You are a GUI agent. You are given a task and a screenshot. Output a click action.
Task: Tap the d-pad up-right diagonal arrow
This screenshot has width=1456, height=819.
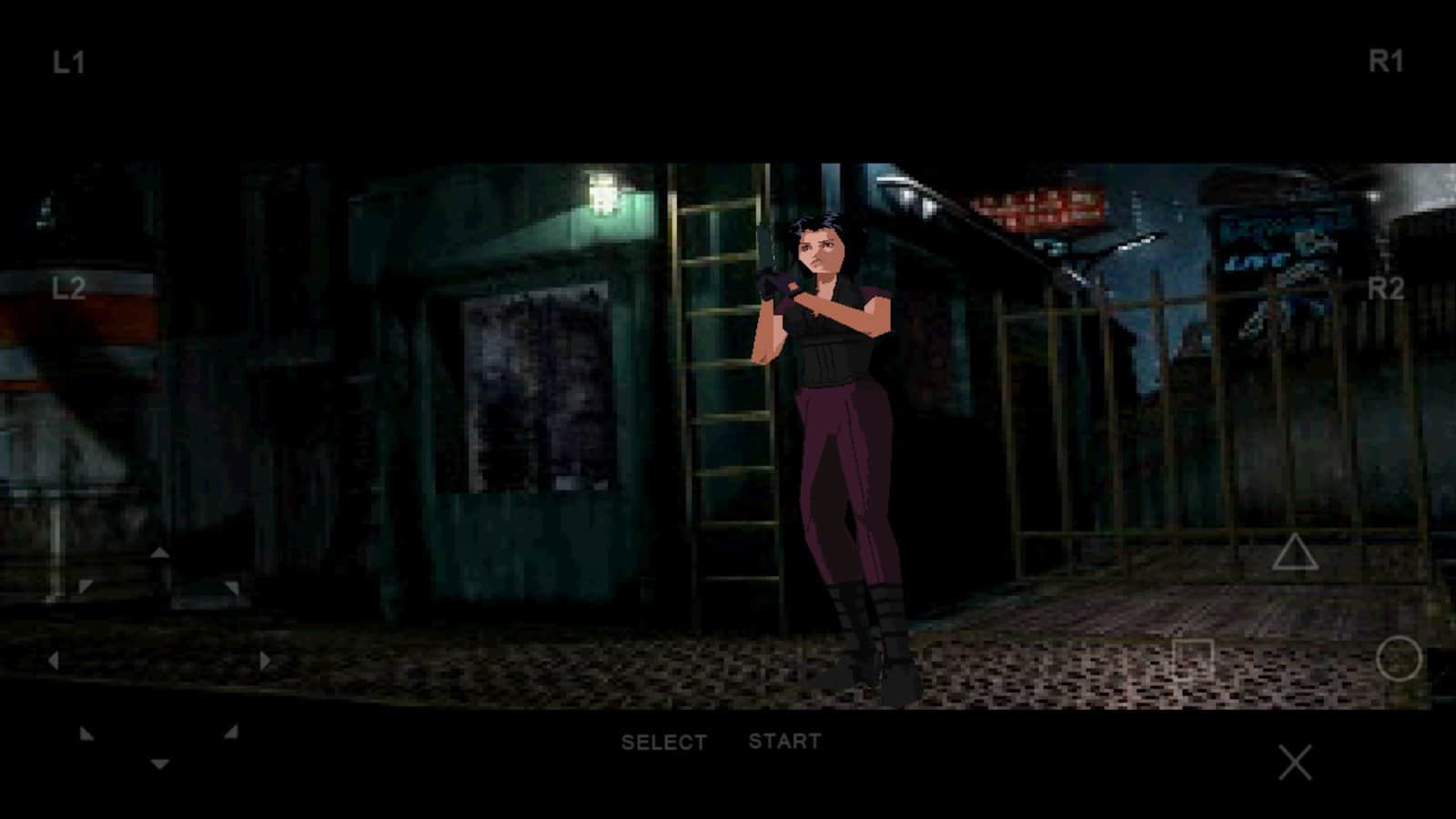pos(232,588)
